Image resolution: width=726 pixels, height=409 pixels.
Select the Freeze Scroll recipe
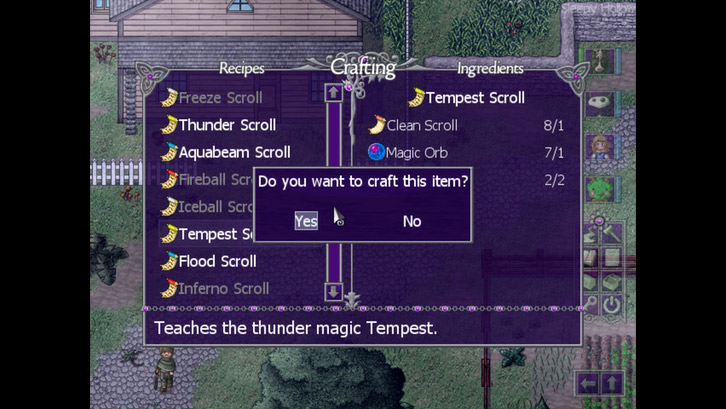tap(220, 98)
